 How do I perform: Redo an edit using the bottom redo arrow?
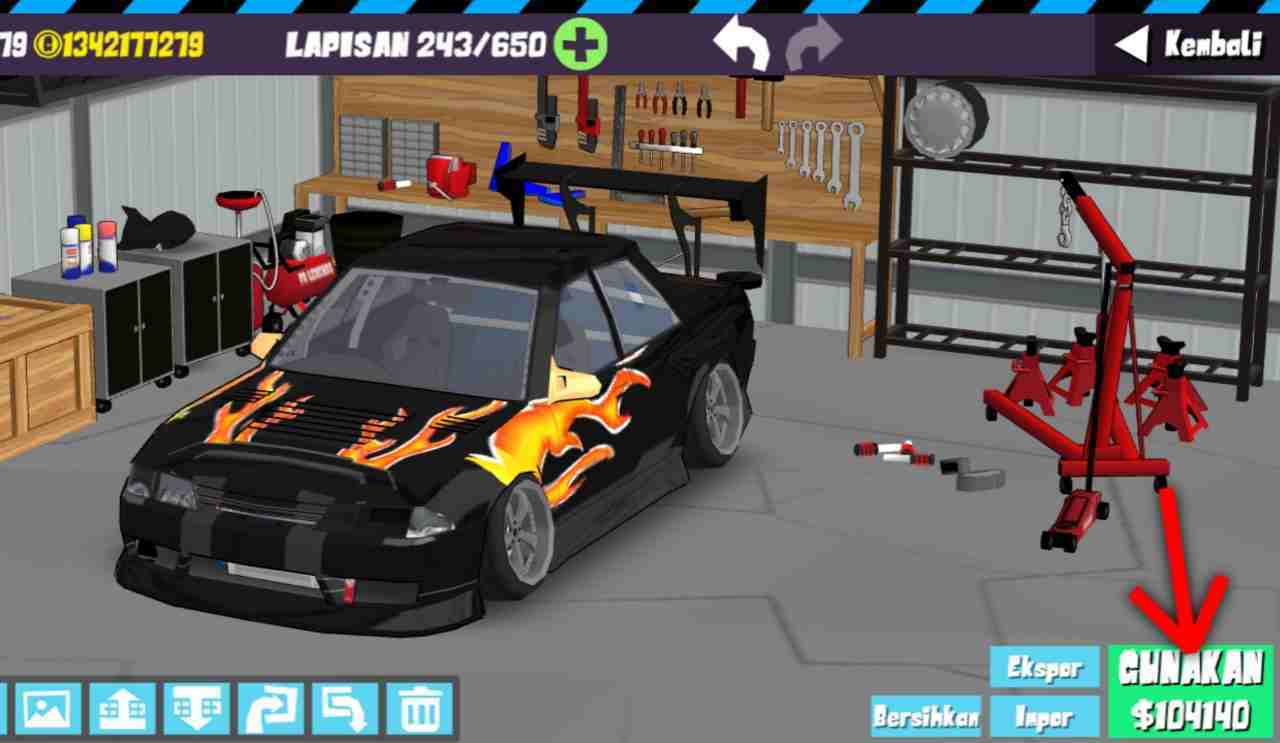click(x=267, y=712)
